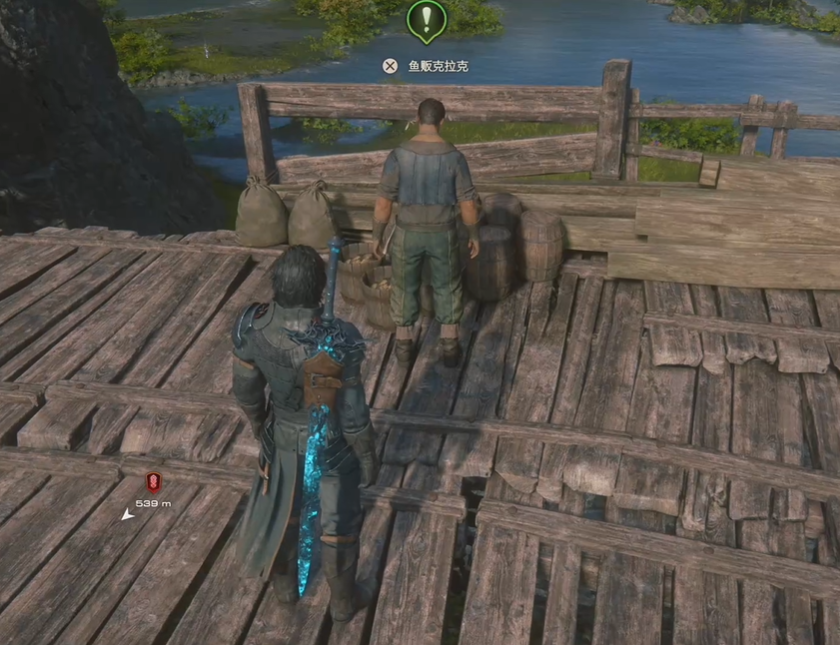Click the 鱼贩克拉克 interaction label
This screenshot has height=645, width=840.
438,67
